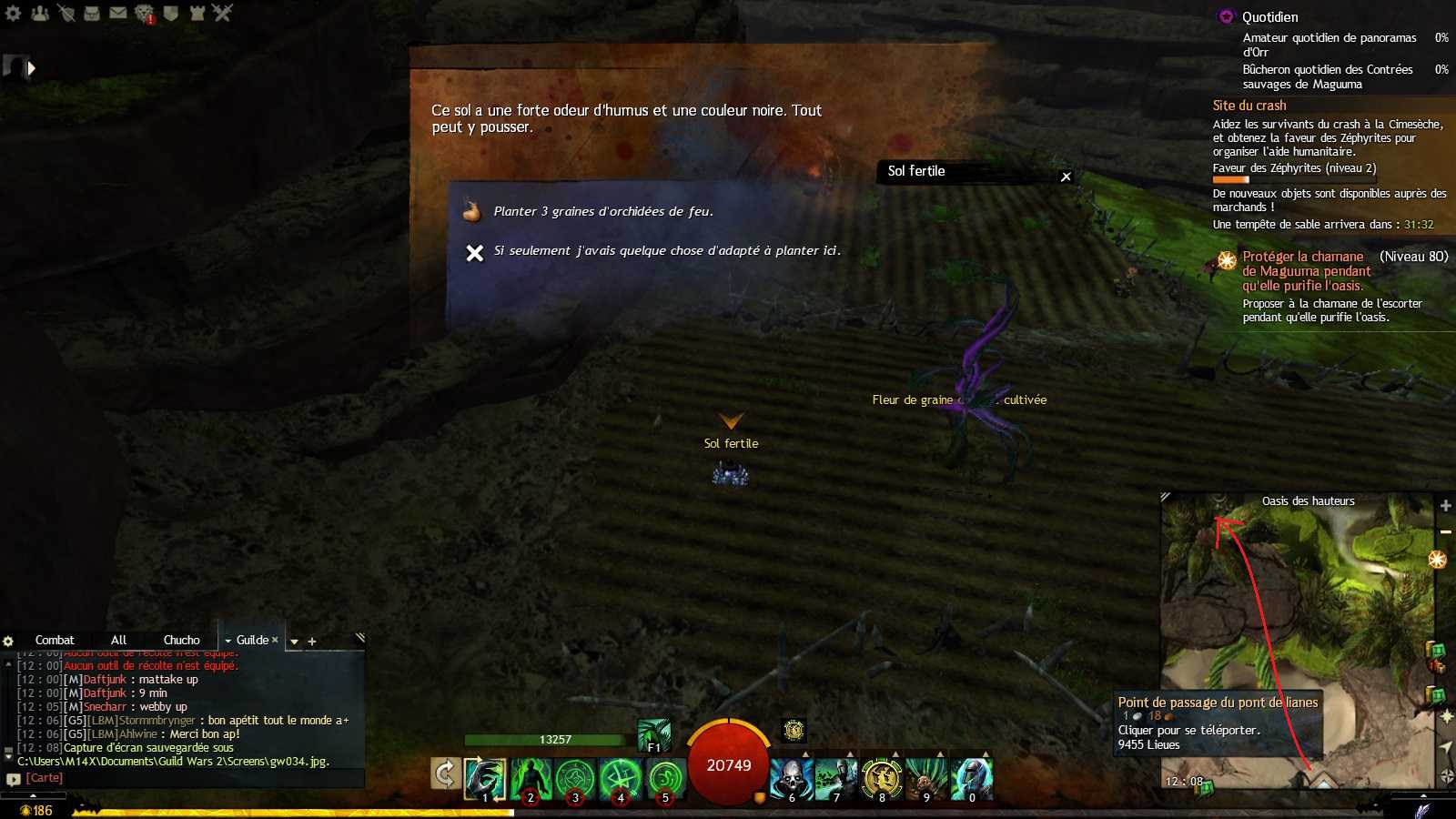The width and height of the screenshot is (1456, 819).
Task: Open the crossed swords PvP icon
Action: coord(223,14)
